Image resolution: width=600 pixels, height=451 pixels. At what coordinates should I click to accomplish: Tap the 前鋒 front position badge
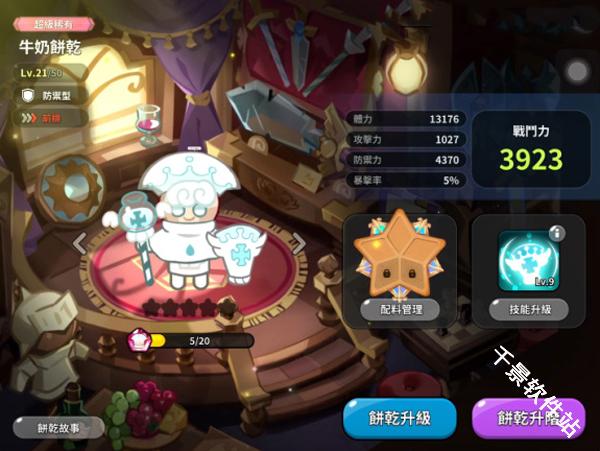(45, 117)
